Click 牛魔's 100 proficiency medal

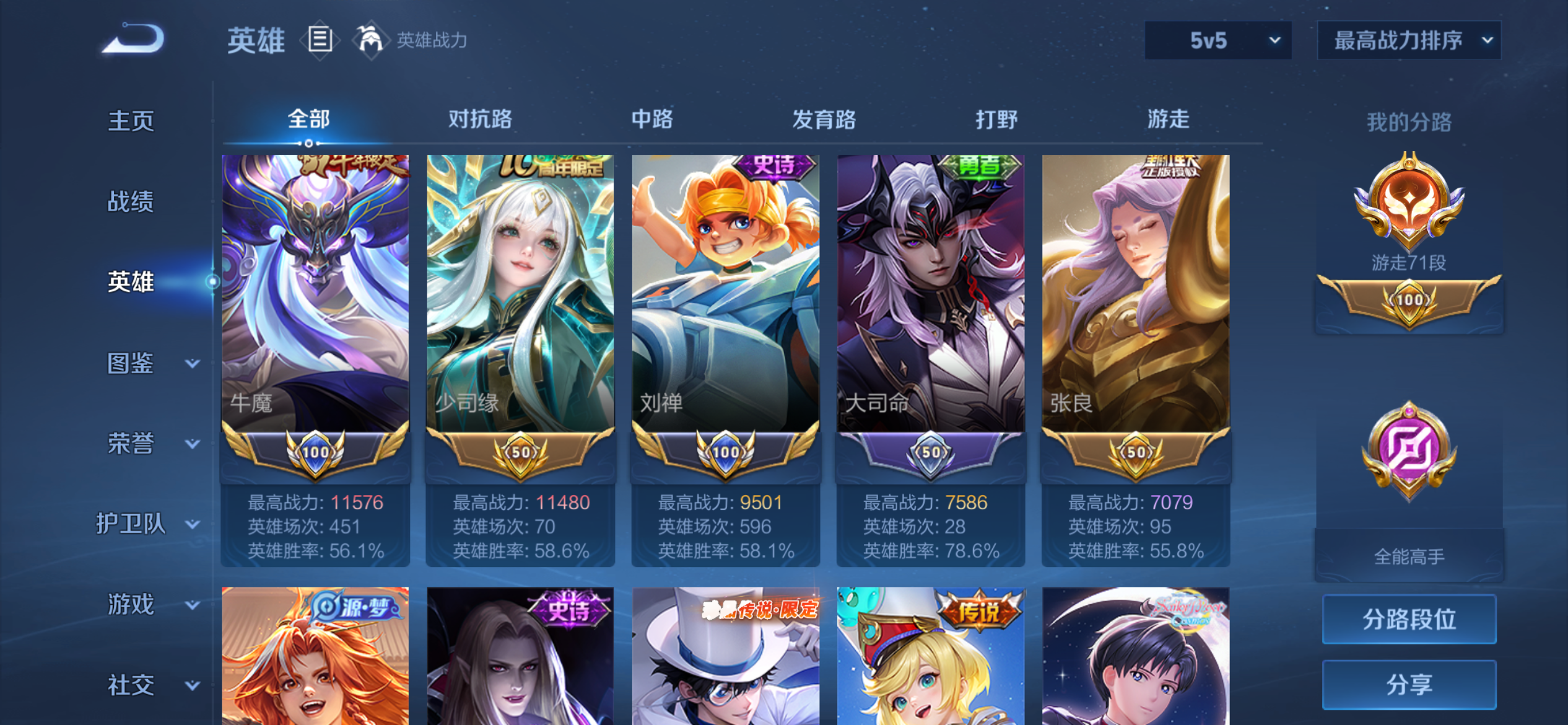316,452
